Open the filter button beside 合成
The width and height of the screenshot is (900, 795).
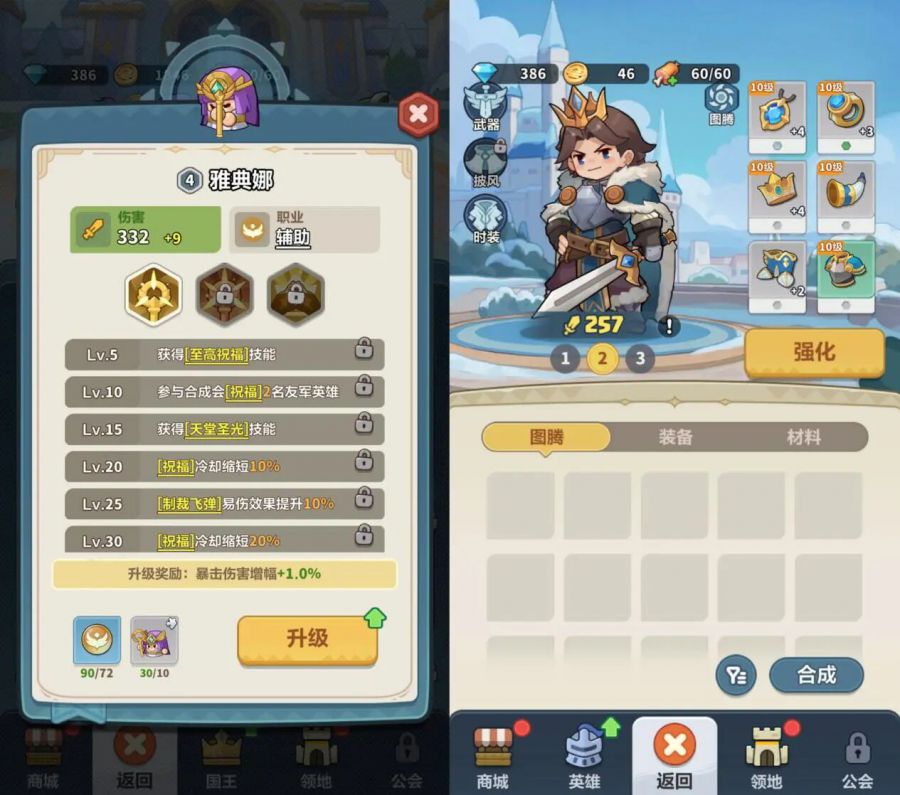tap(736, 675)
